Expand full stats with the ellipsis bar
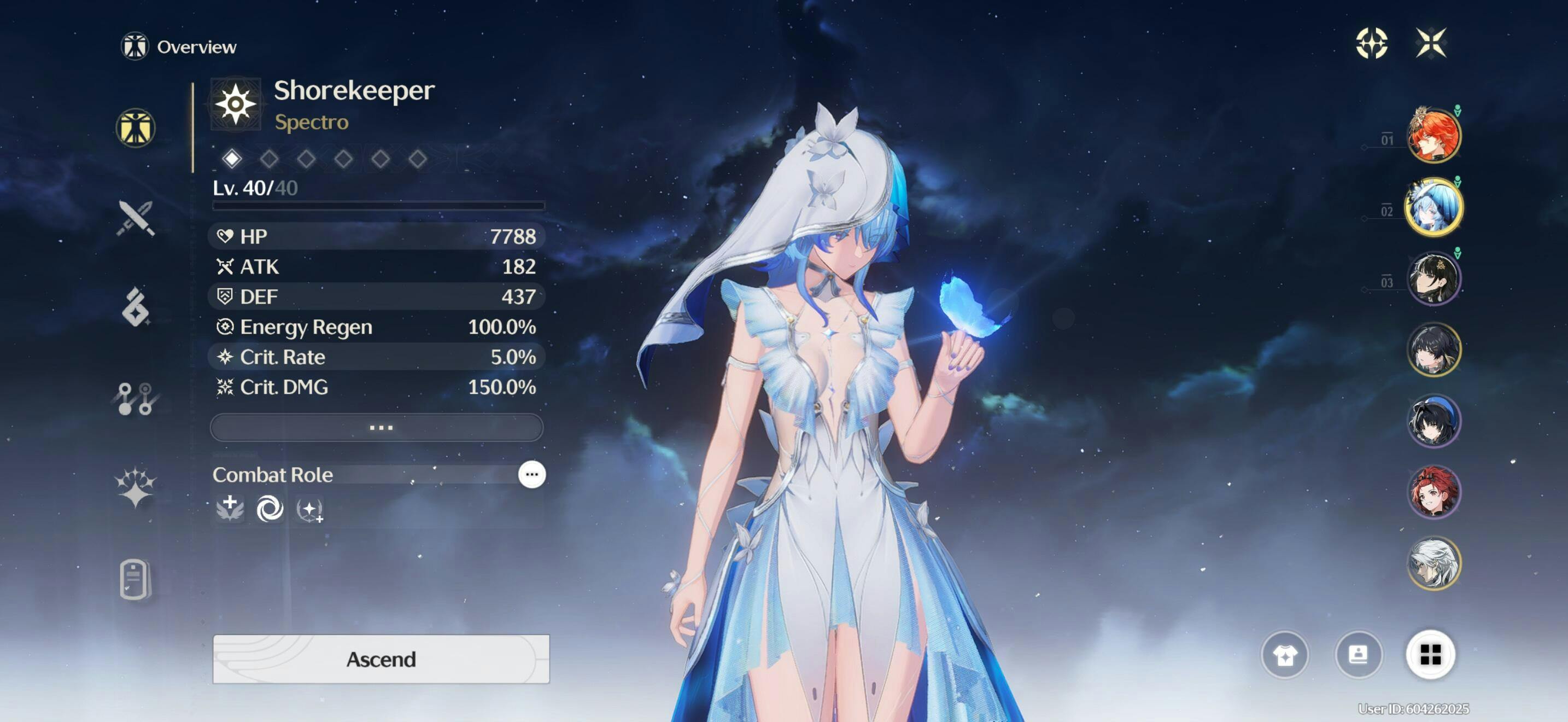This screenshot has height=722, width=1568. point(377,427)
